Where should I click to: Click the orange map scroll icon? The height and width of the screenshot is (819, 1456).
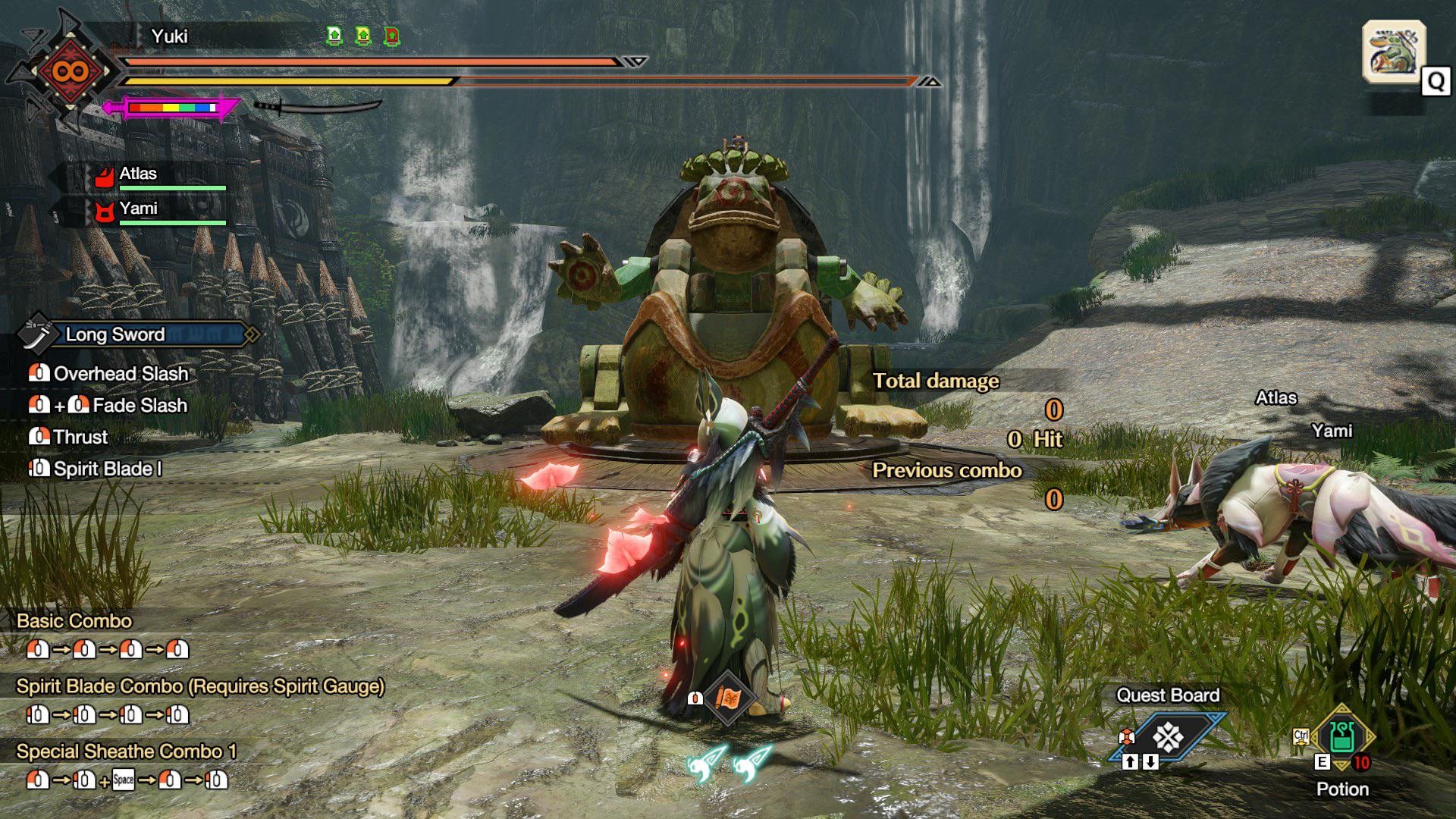click(x=727, y=698)
